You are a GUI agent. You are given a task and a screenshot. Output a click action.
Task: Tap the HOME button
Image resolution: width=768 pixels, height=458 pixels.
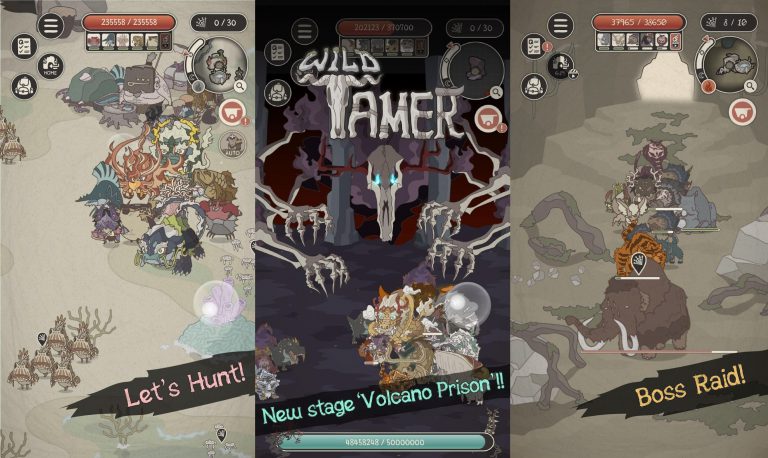pyautogui.click(x=50, y=66)
